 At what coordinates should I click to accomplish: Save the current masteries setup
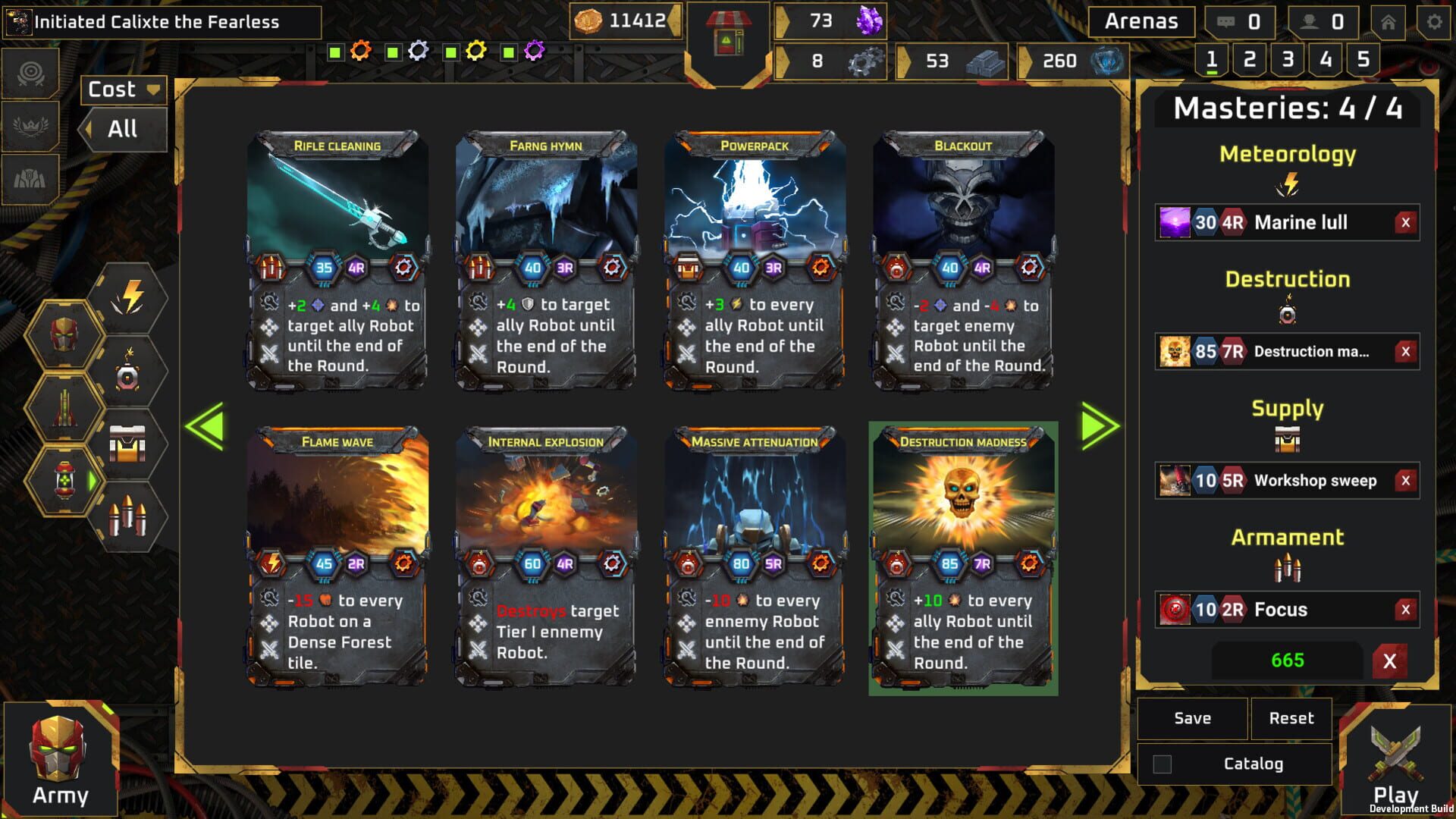1191,718
